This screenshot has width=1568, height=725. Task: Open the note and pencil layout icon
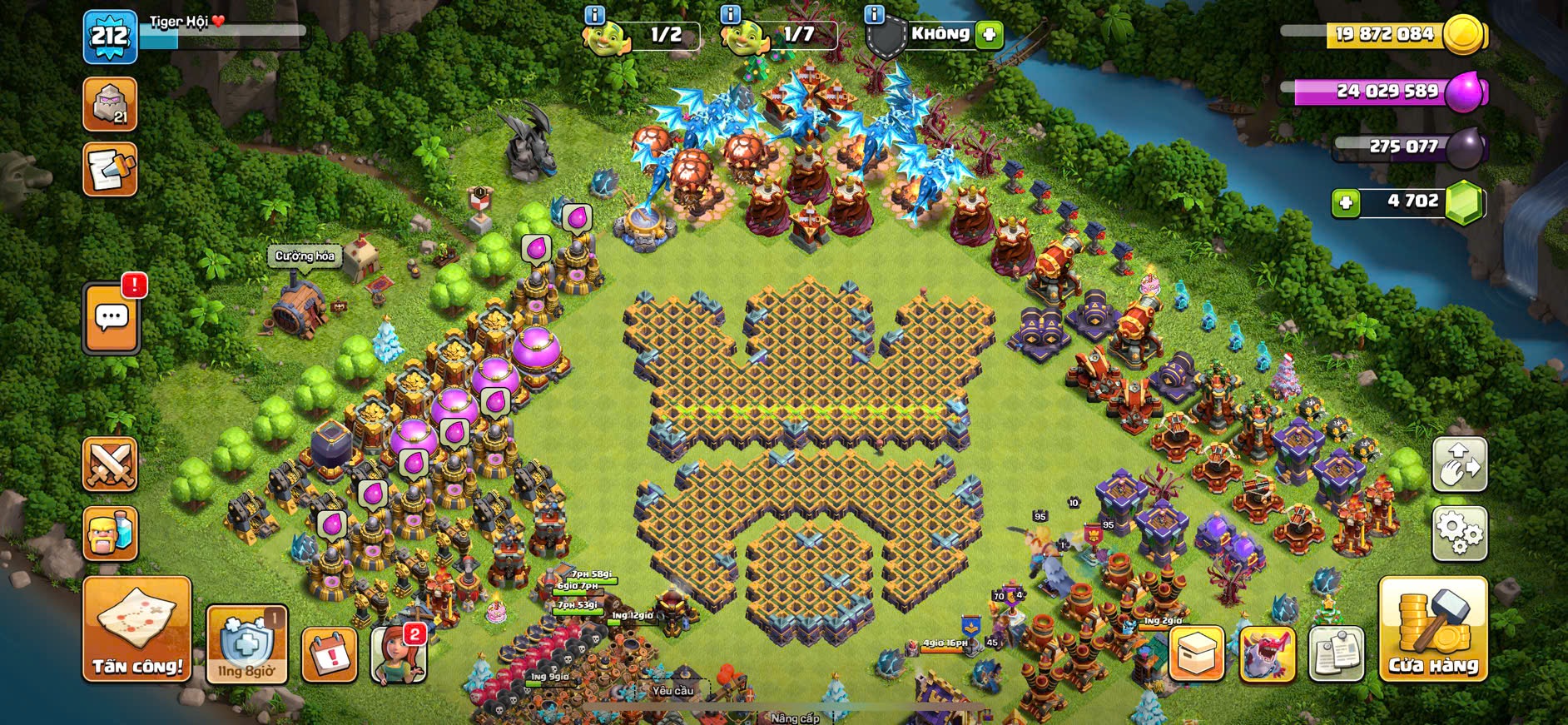pyautogui.click(x=110, y=171)
